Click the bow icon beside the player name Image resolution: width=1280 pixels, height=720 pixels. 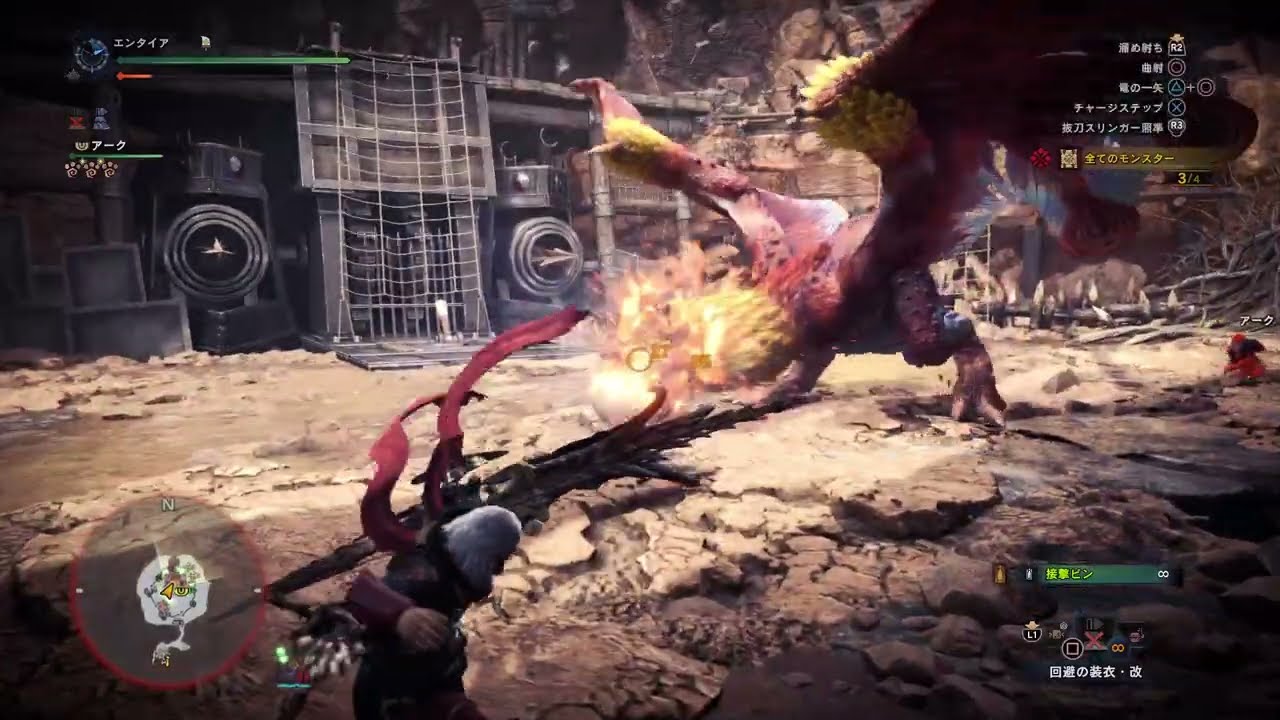205,42
